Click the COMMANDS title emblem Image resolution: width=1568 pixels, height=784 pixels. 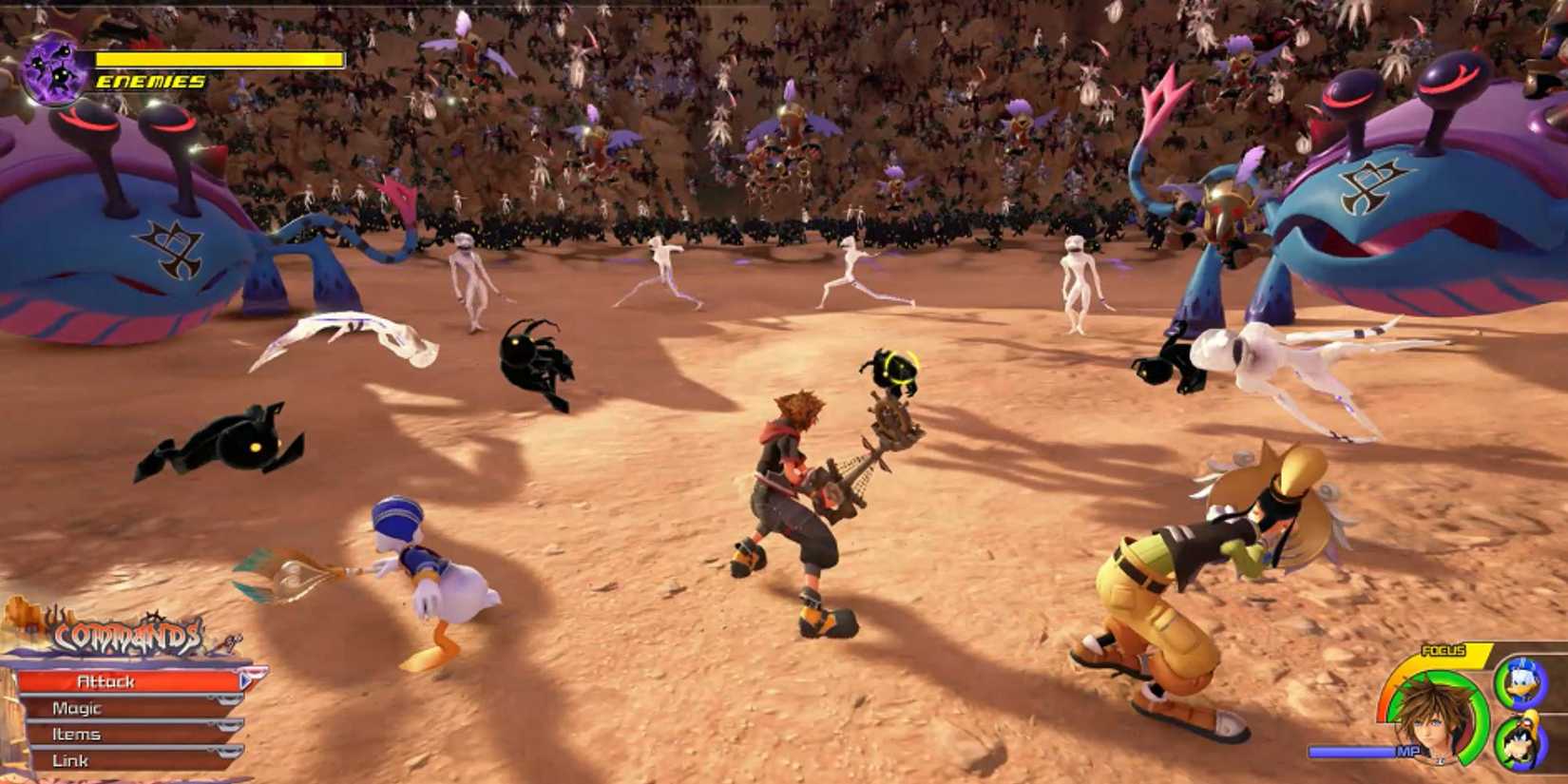(127, 636)
